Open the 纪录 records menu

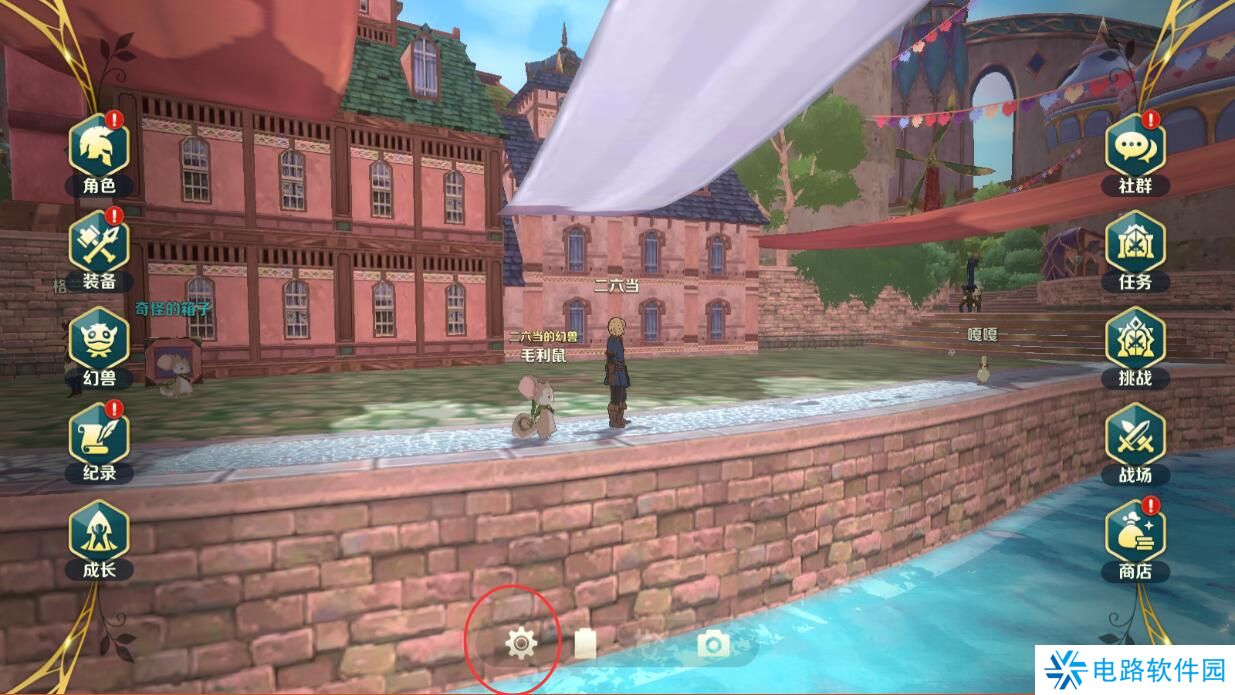coord(99,436)
